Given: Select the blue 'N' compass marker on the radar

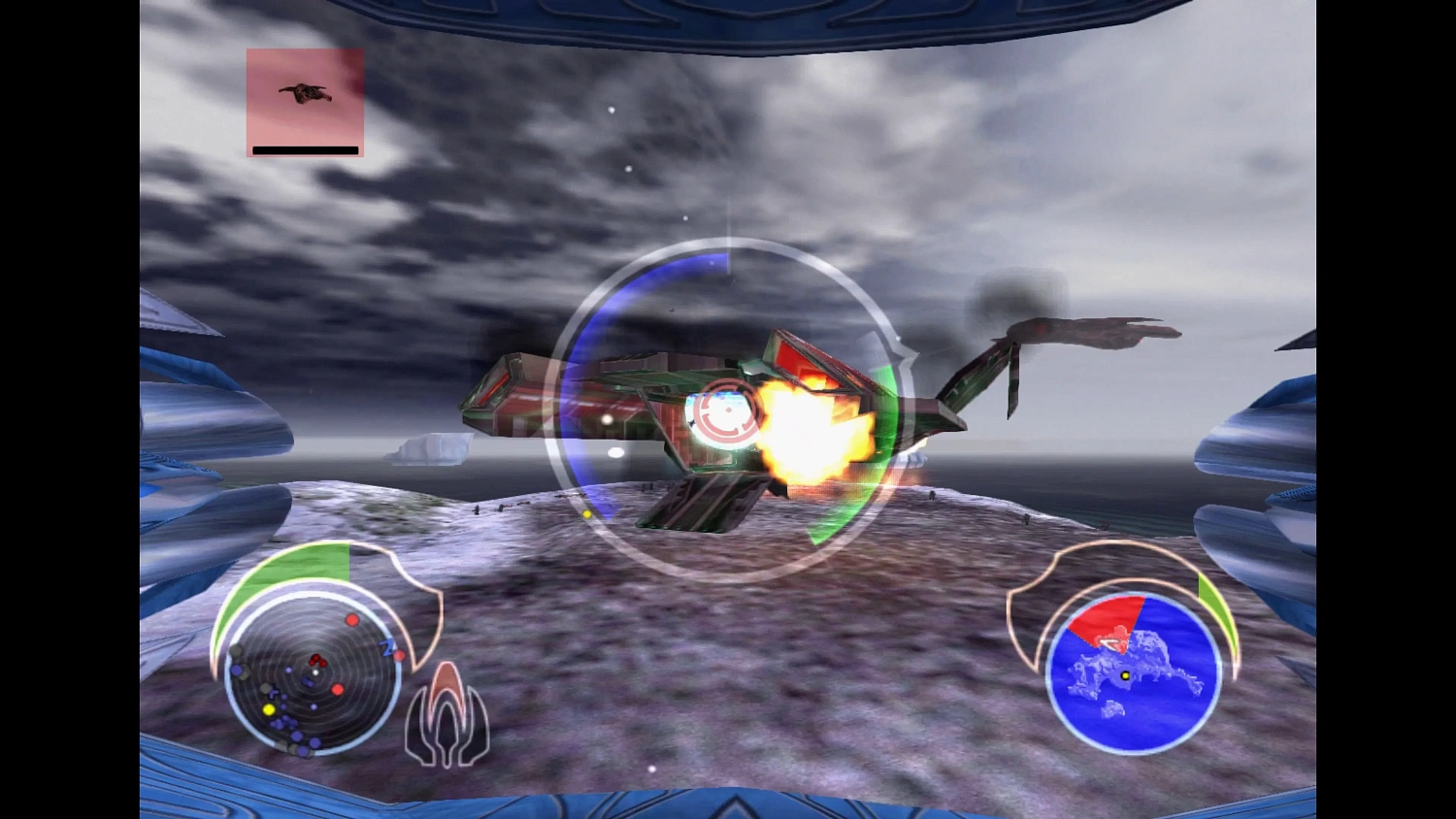Looking at the screenshot, I should [387, 646].
